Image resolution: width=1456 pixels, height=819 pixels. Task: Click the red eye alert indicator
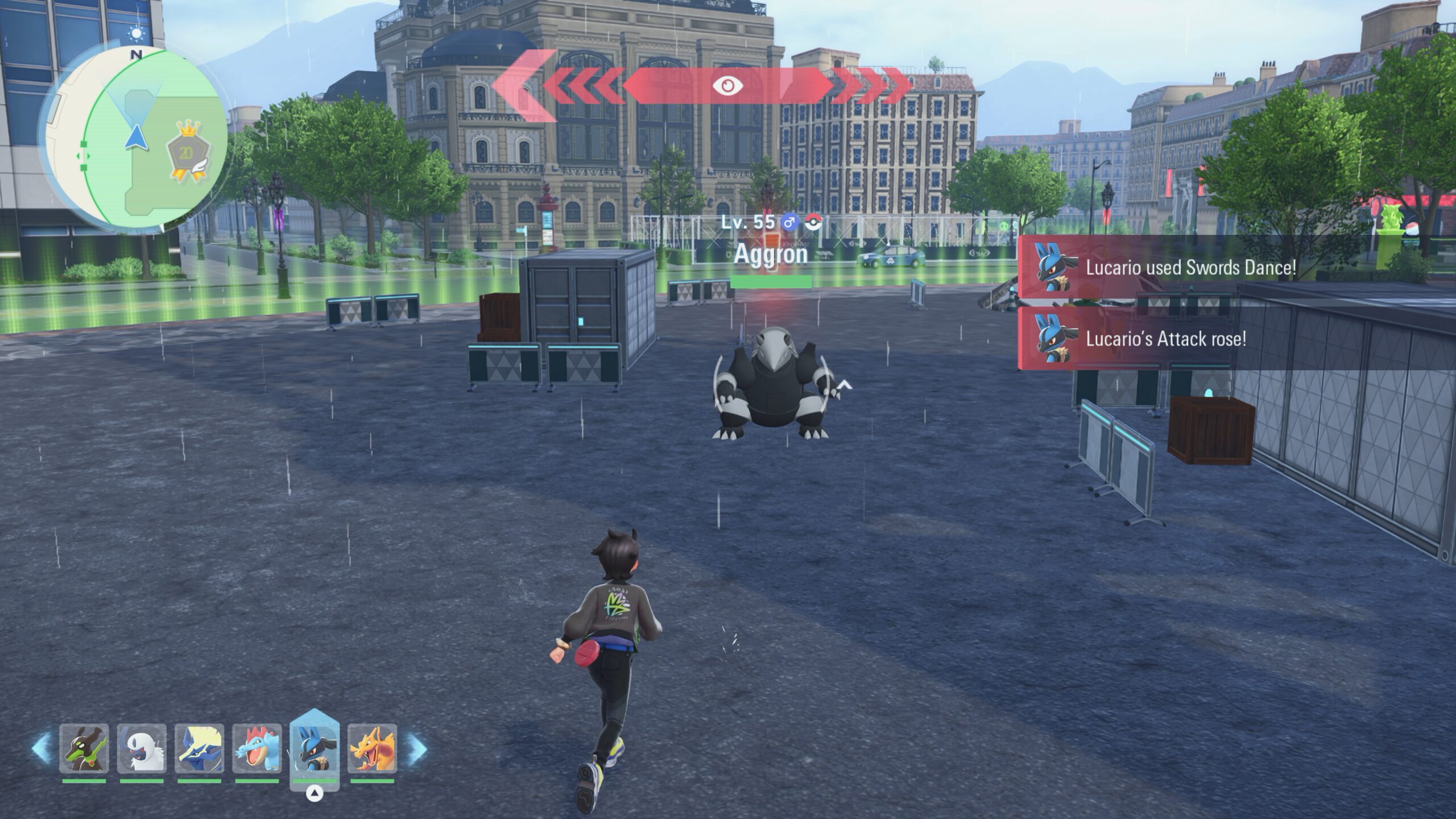727,86
